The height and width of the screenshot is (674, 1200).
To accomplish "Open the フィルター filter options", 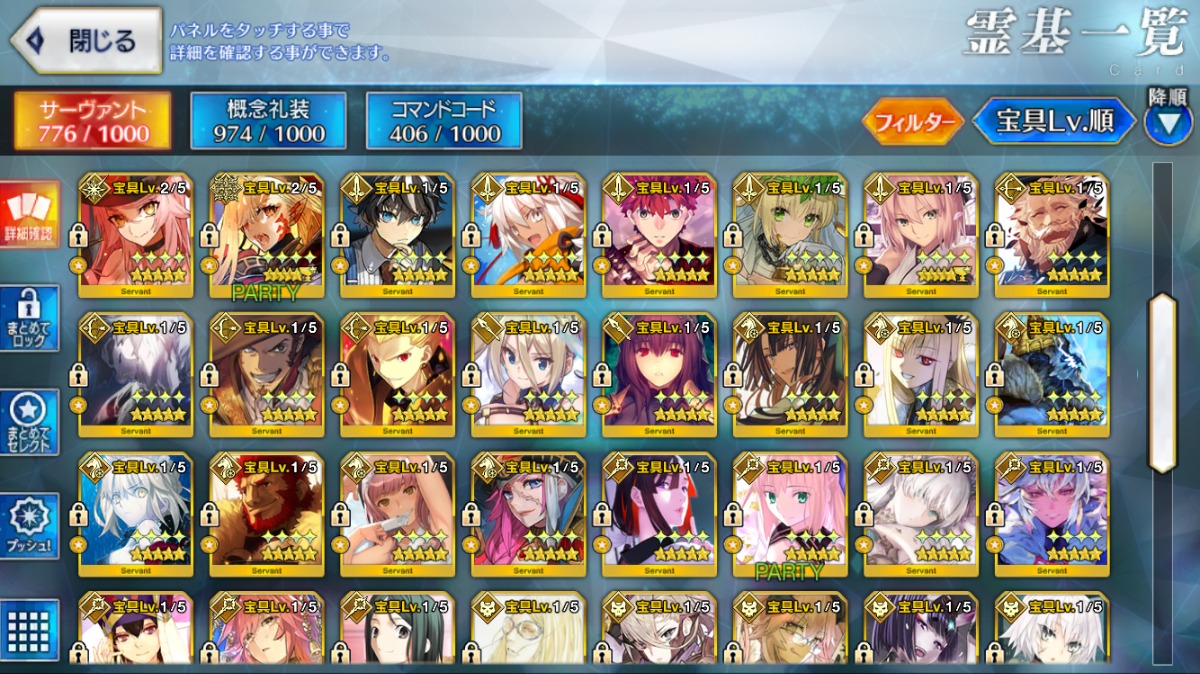I will [912, 122].
